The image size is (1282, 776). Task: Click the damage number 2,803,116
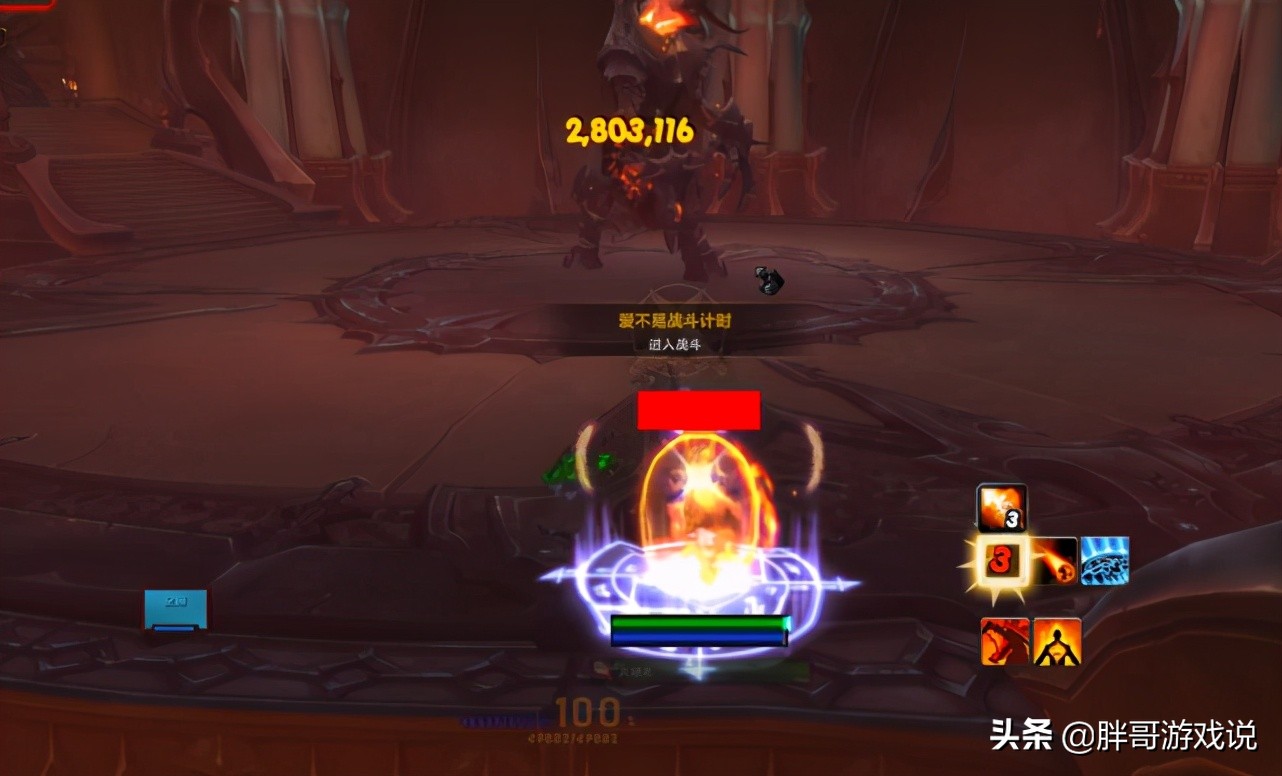pos(628,129)
